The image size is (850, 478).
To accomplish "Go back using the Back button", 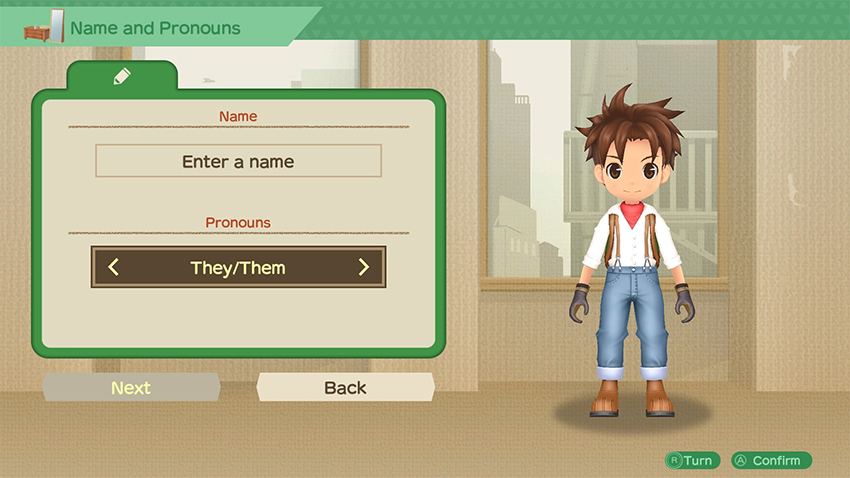I will pyautogui.click(x=345, y=388).
